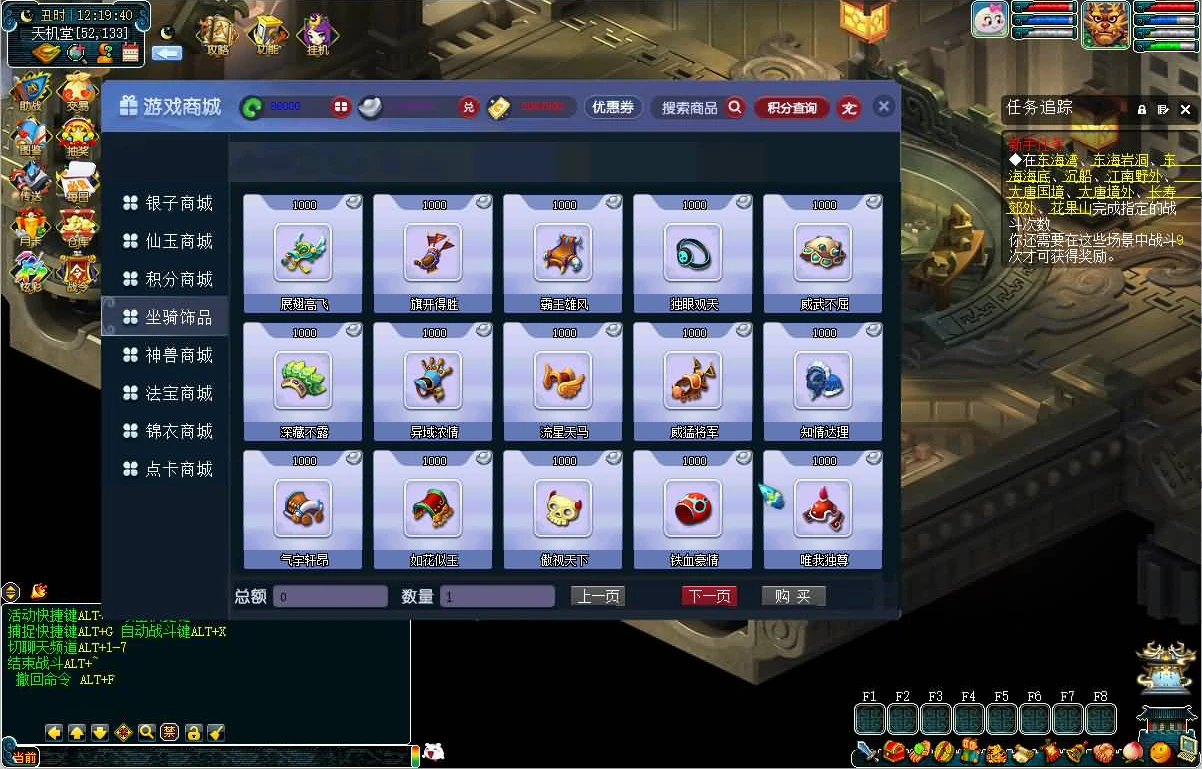This screenshot has height=769, width=1202.
Task: Go to next page with 下一页
Action: click(709, 597)
